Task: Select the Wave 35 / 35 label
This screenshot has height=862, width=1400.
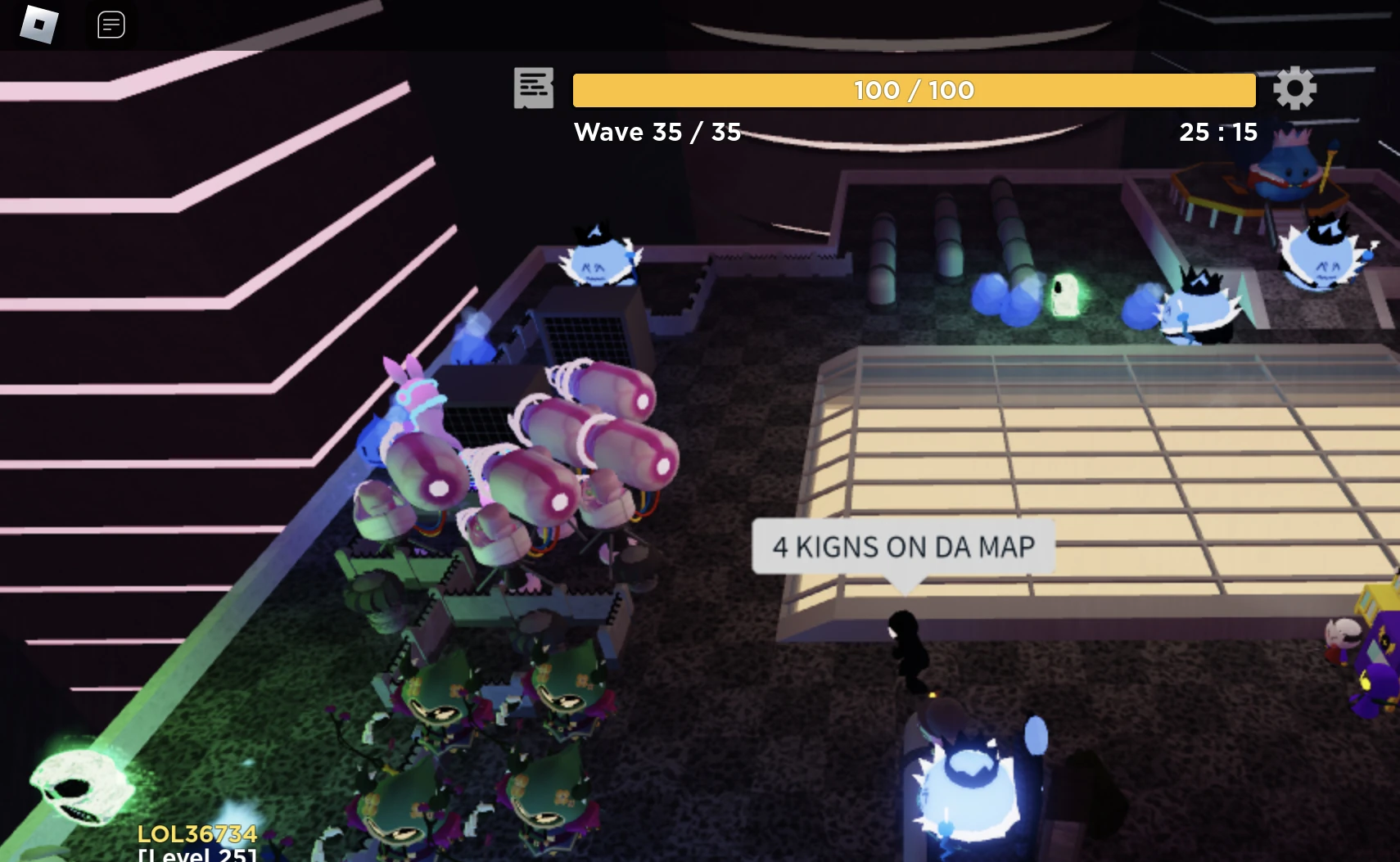Action: 657,132
